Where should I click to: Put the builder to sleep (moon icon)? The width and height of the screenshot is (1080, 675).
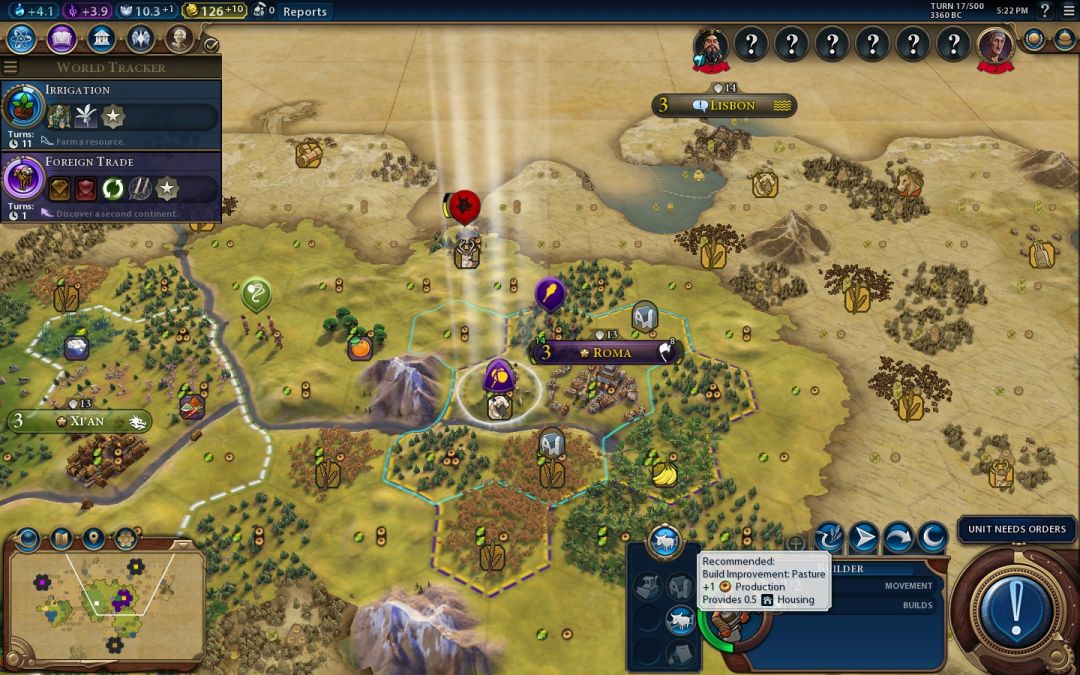tap(932, 538)
